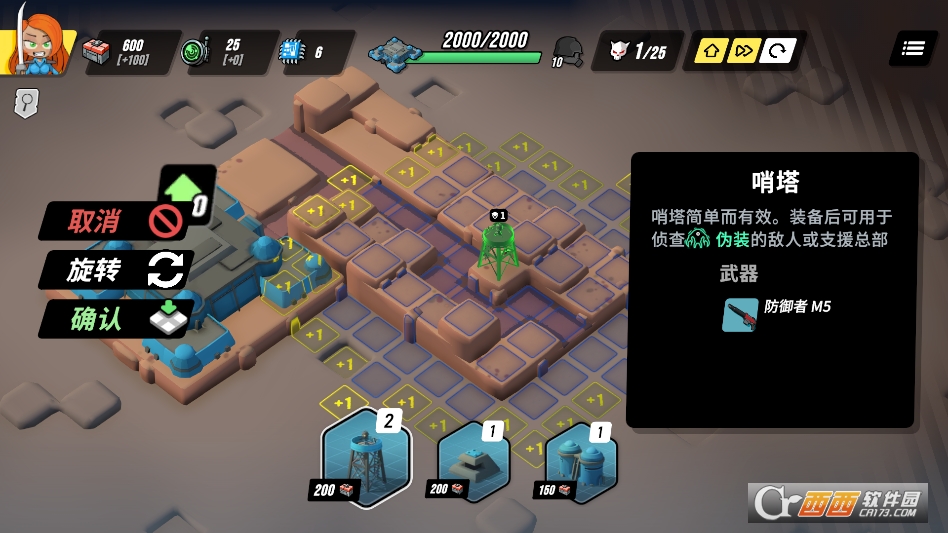This screenshot has height=533, width=948.
Task: Click the white circular-arrow button
Action: click(775, 51)
